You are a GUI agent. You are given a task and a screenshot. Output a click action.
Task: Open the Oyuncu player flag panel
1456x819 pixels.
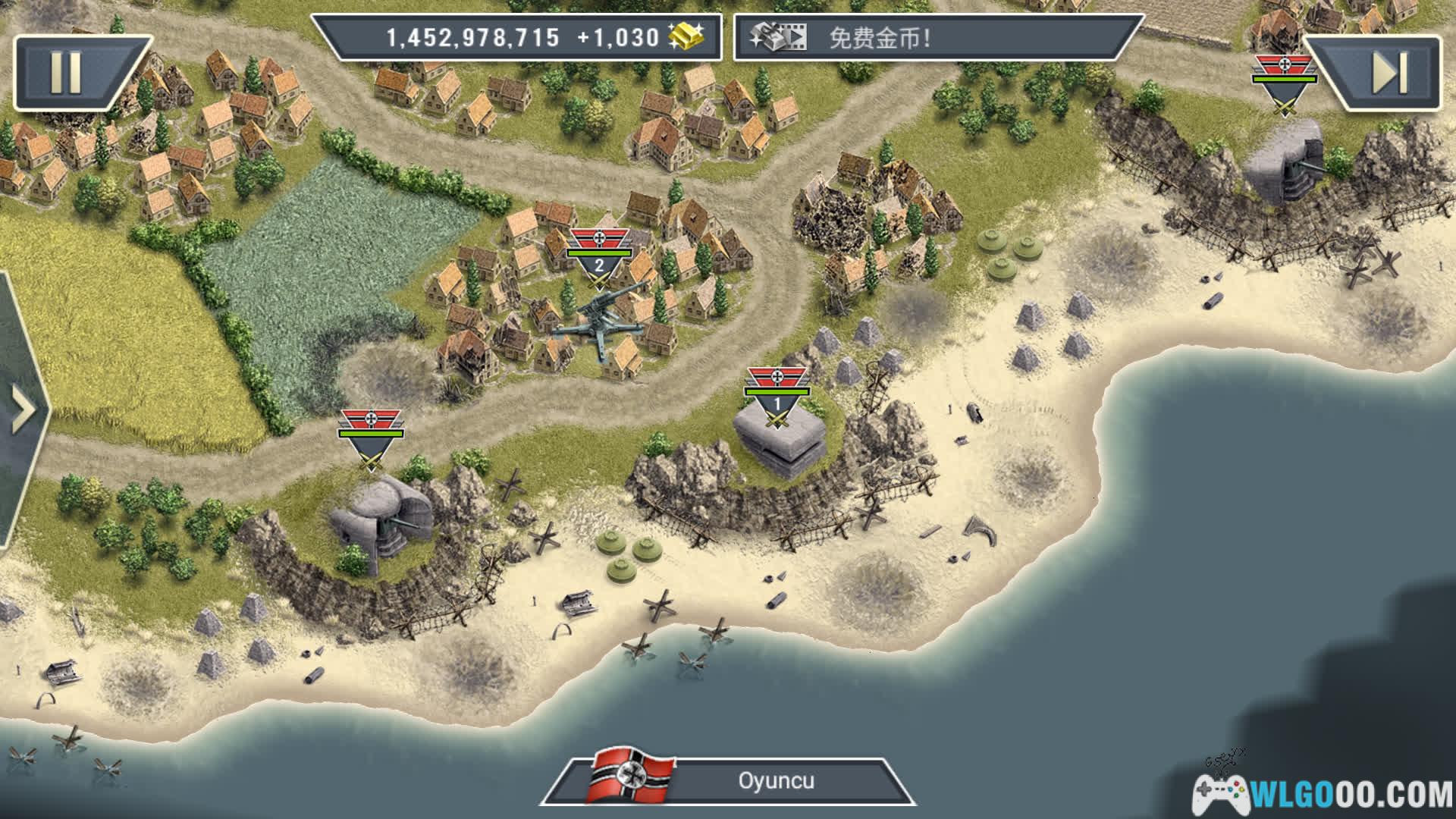coord(728,781)
